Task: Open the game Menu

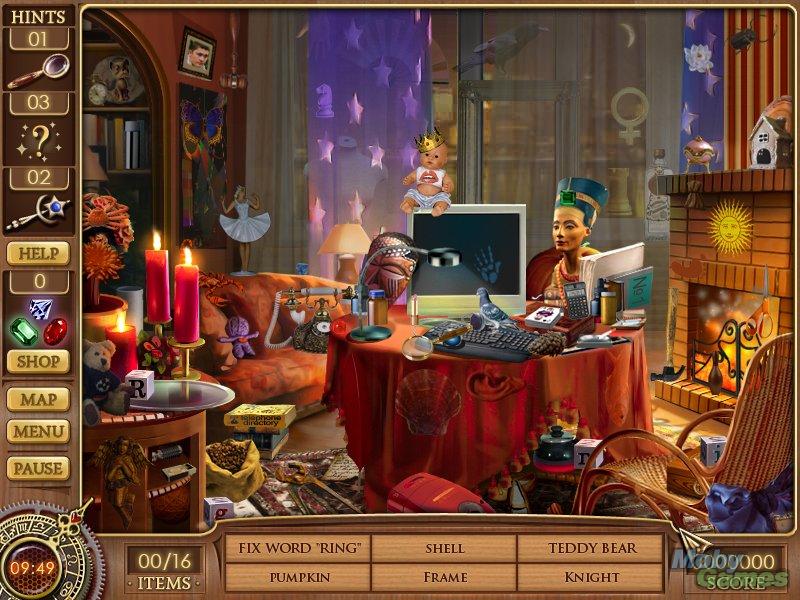Action: pos(40,432)
